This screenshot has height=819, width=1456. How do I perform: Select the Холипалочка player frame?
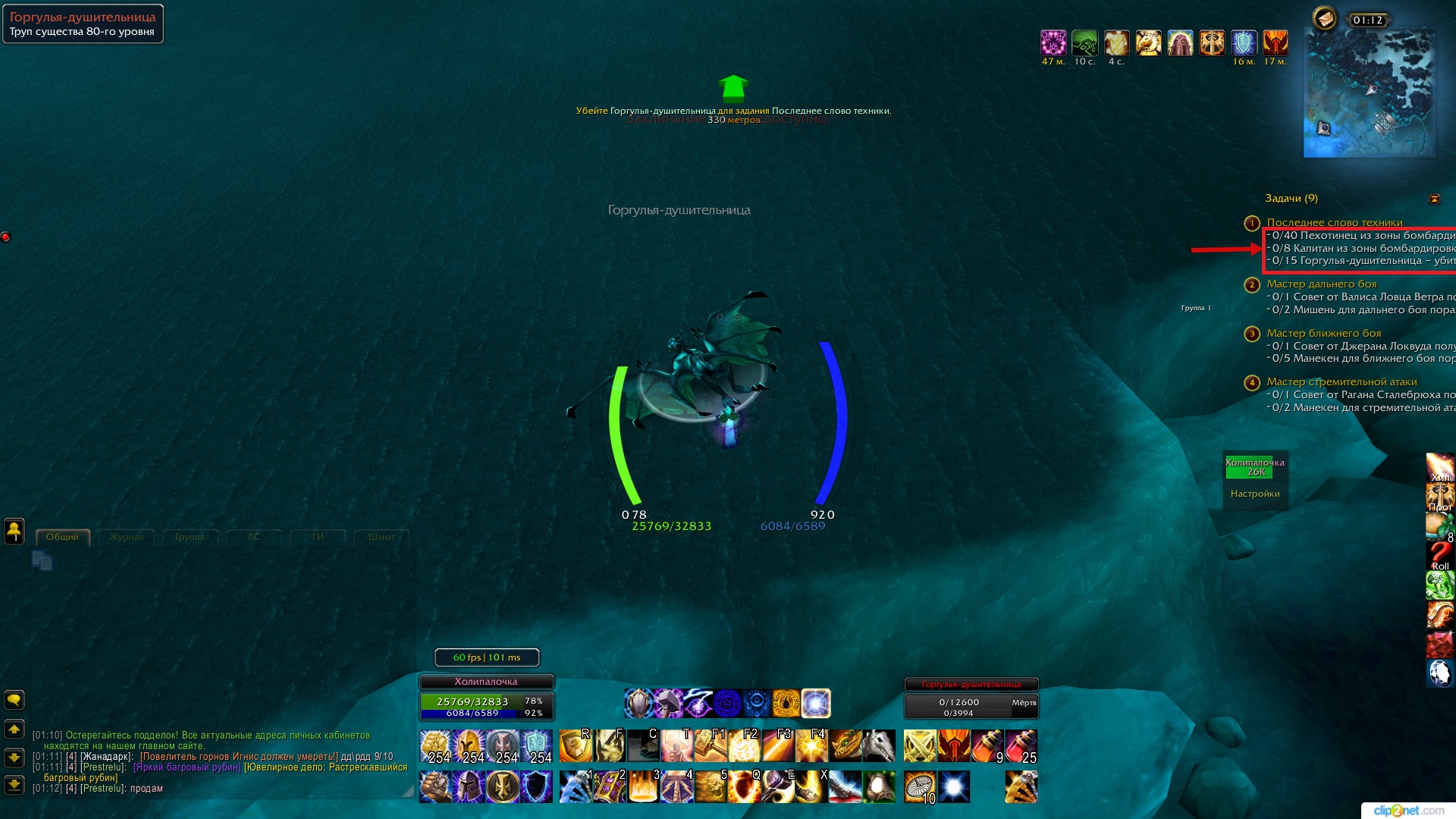point(486,701)
